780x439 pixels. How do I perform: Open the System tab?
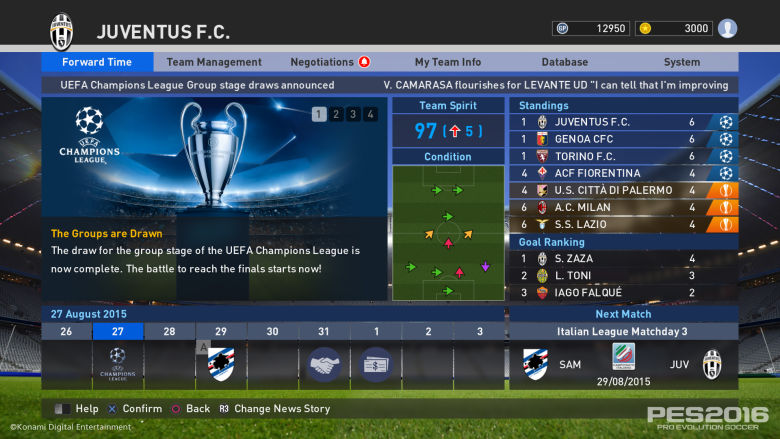tap(681, 62)
